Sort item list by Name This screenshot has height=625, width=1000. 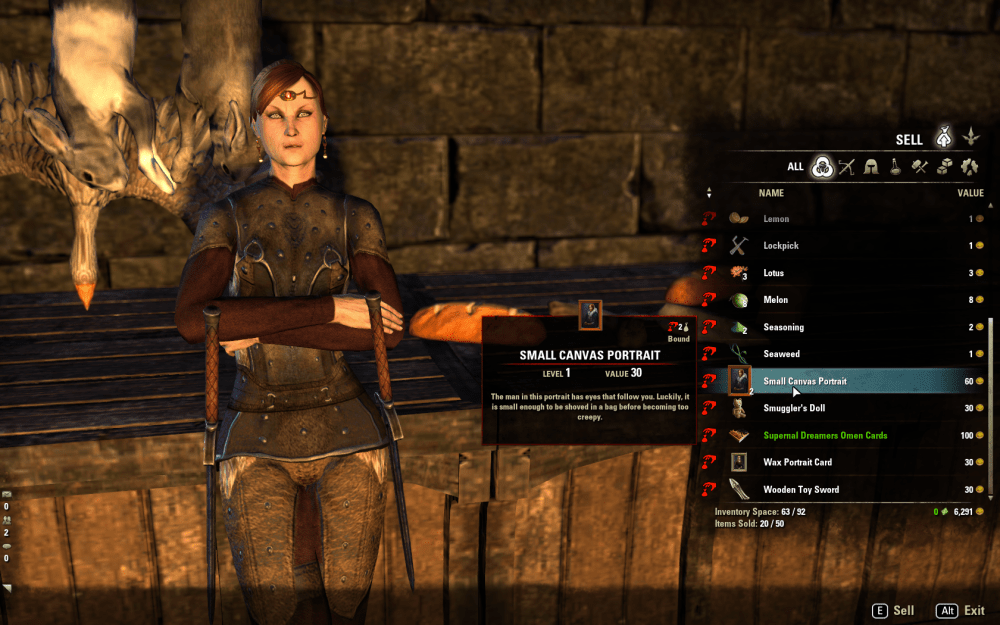(771, 193)
